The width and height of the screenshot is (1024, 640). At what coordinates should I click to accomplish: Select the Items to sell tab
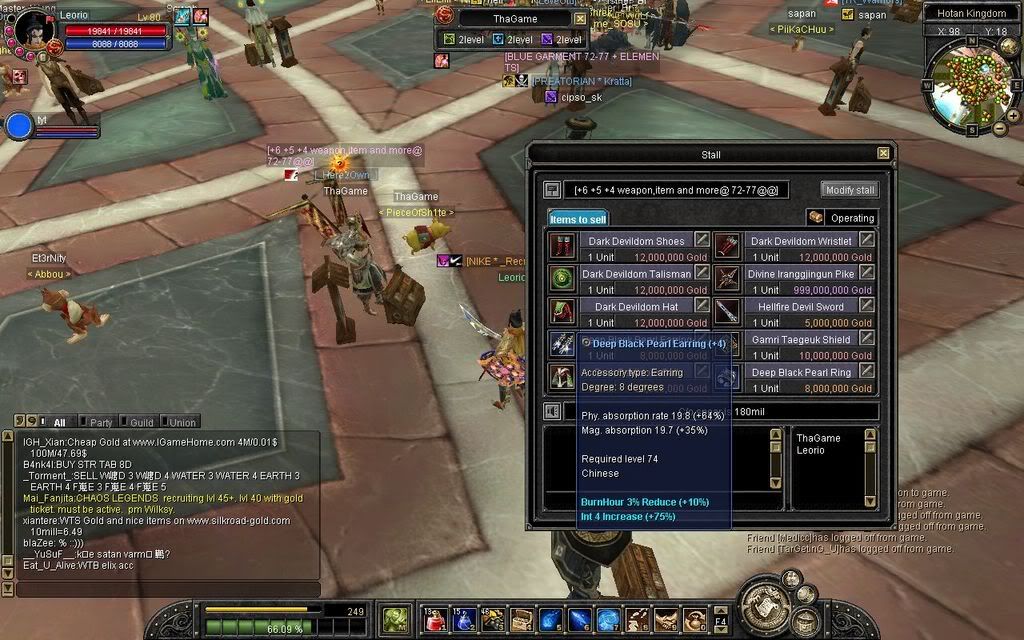[x=578, y=218]
